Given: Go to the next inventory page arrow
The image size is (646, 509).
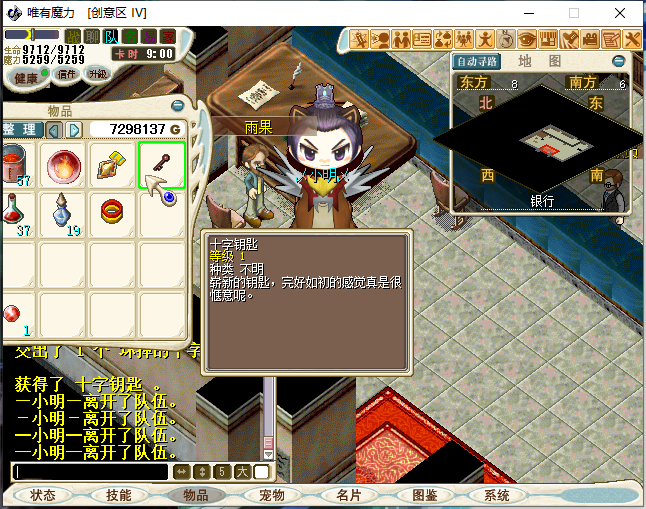Looking at the screenshot, I should pyautogui.click(x=75, y=130).
